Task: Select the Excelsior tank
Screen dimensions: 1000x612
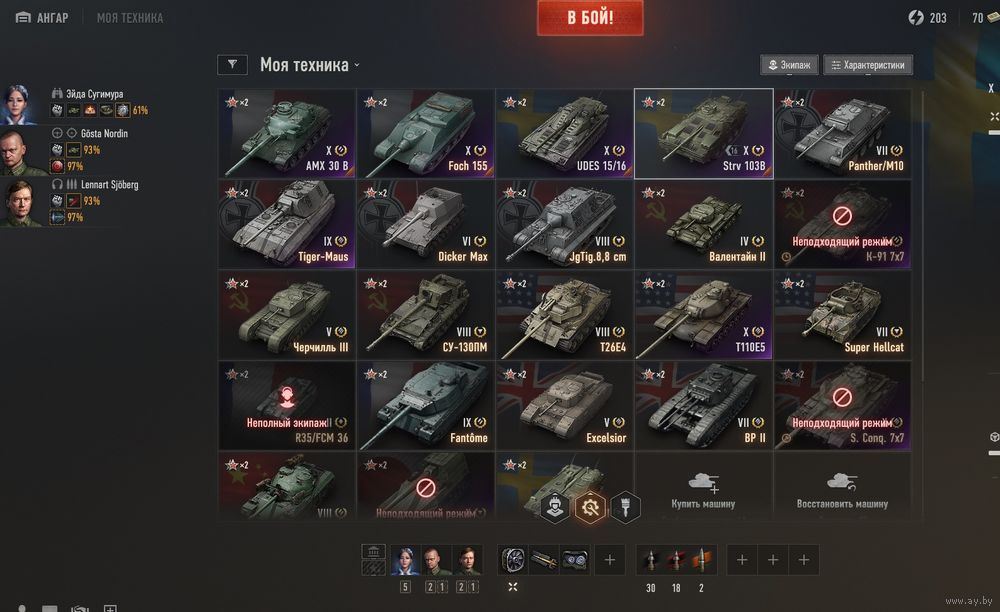Action: [x=564, y=405]
